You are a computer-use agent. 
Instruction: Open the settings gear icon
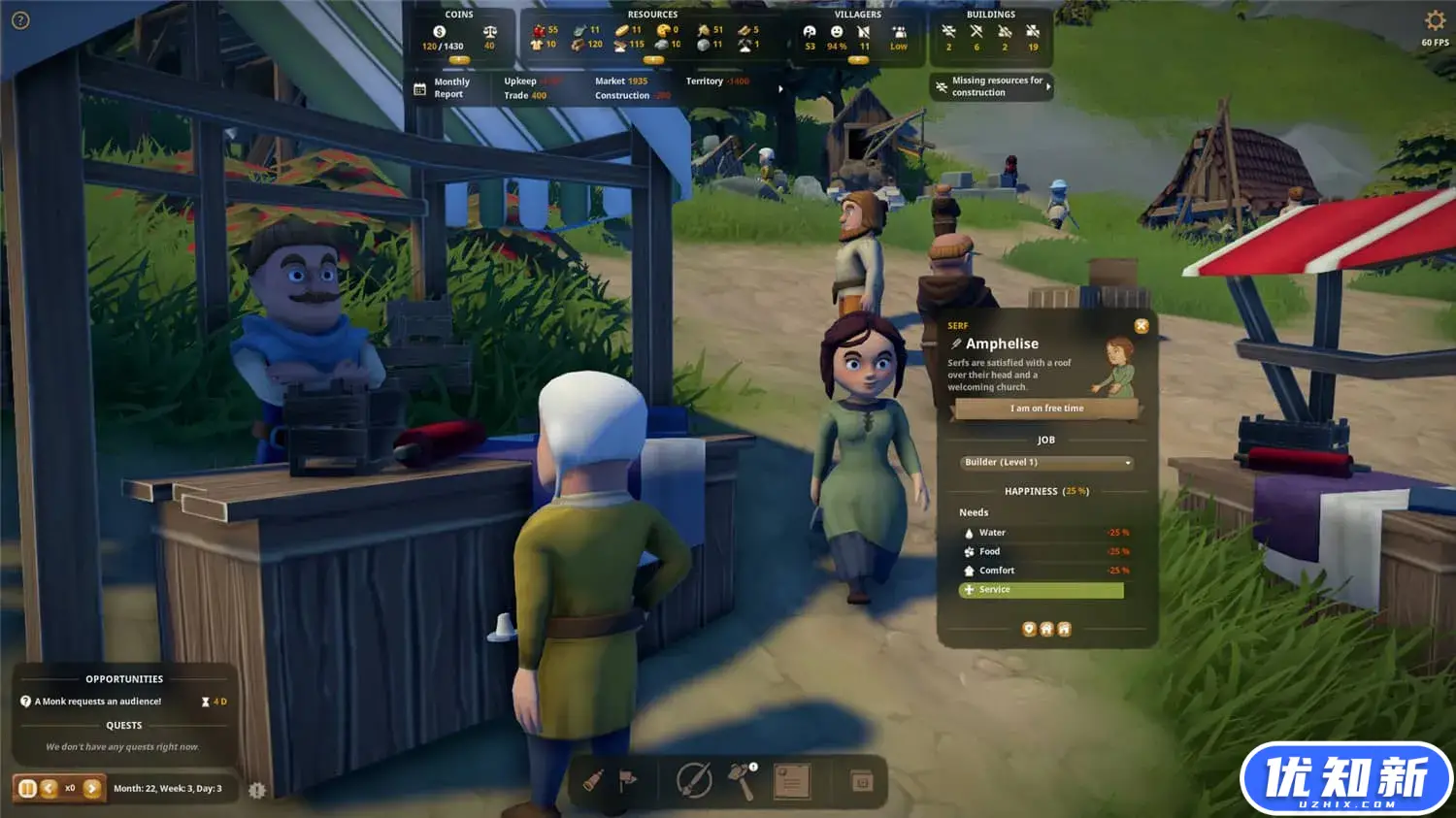pyautogui.click(x=1435, y=21)
